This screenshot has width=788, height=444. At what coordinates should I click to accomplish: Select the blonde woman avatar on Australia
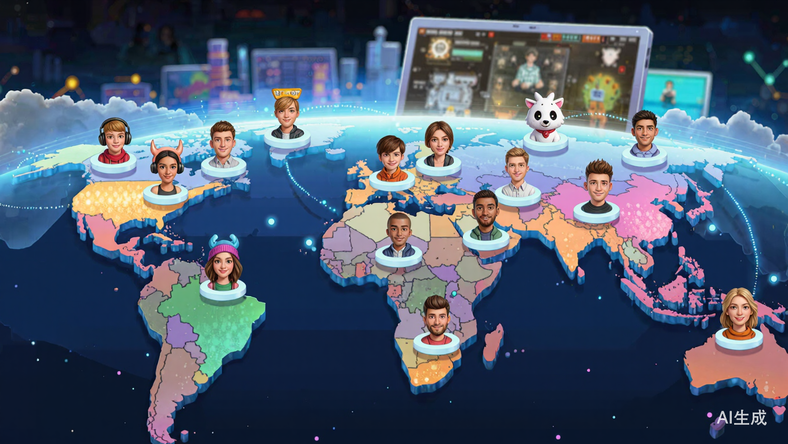point(739,312)
